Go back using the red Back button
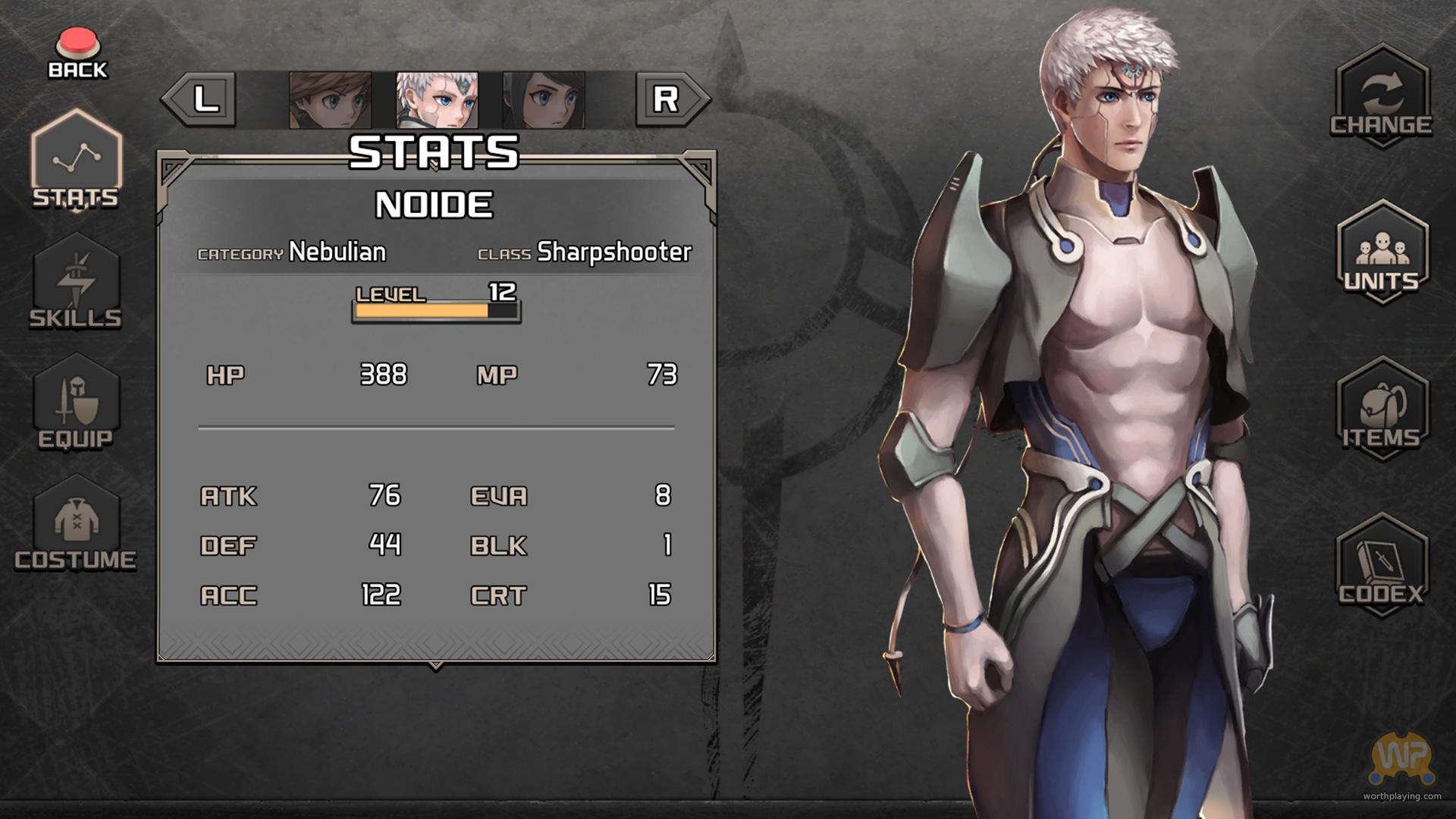Image resolution: width=1456 pixels, height=819 pixels. tap(78, 53)
